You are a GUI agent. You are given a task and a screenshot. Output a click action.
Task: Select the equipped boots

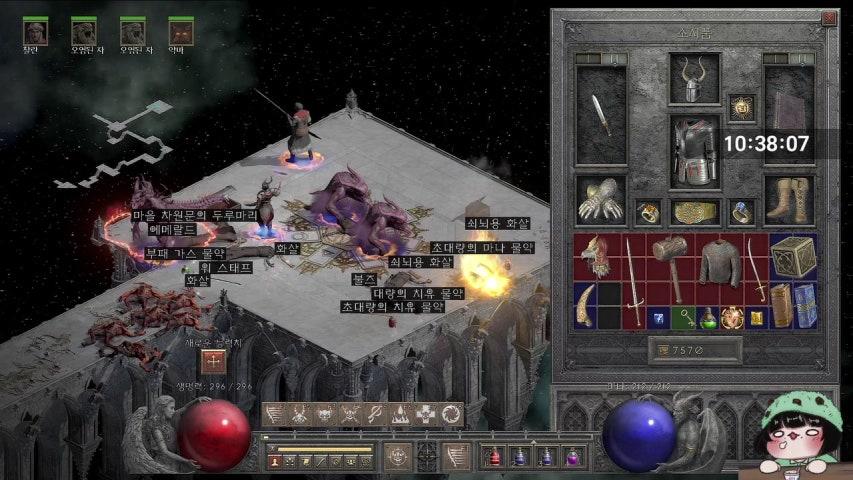pos(790,200)
